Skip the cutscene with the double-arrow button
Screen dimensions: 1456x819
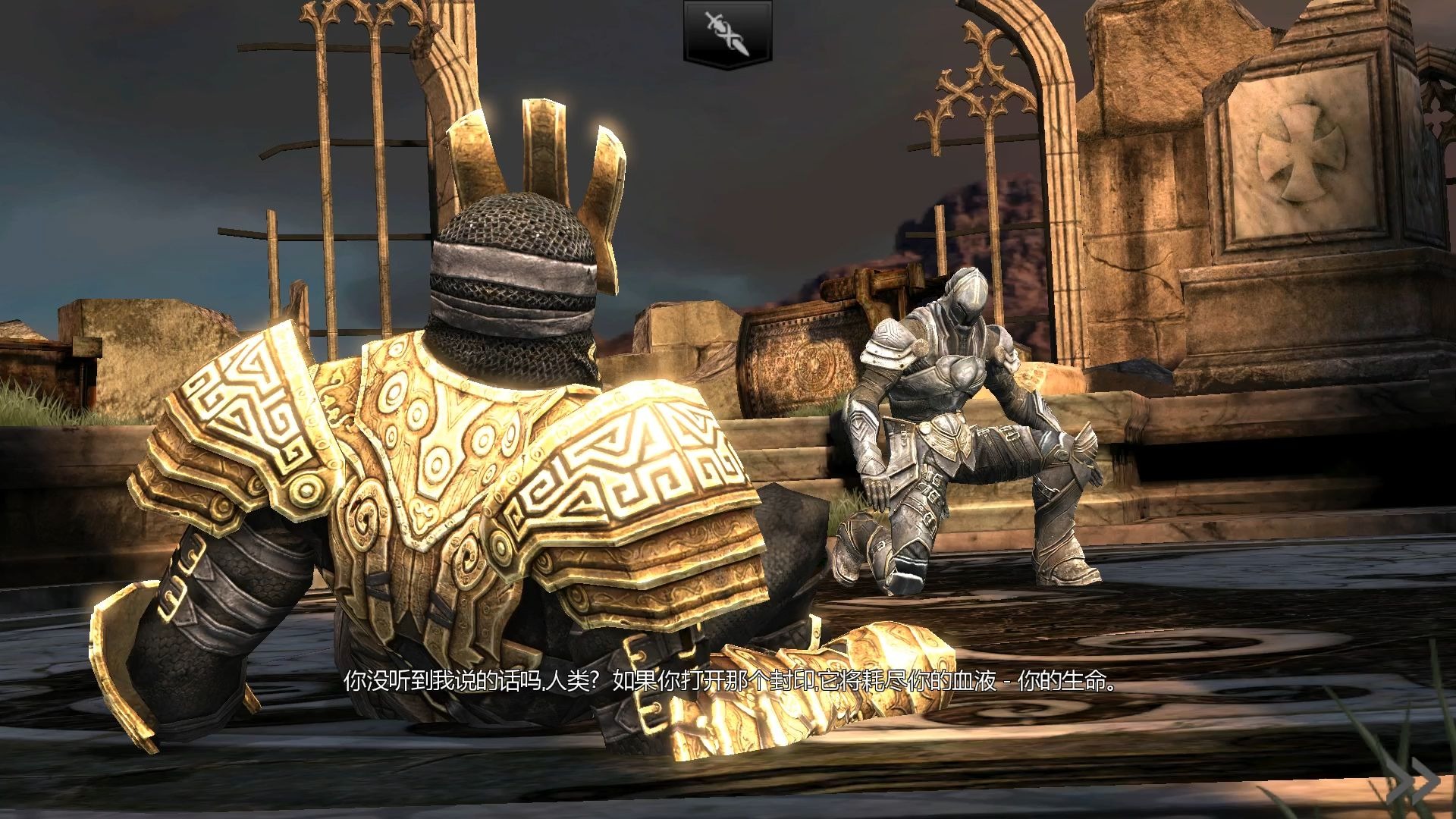pyautogui.click(x=1419, y=780)
